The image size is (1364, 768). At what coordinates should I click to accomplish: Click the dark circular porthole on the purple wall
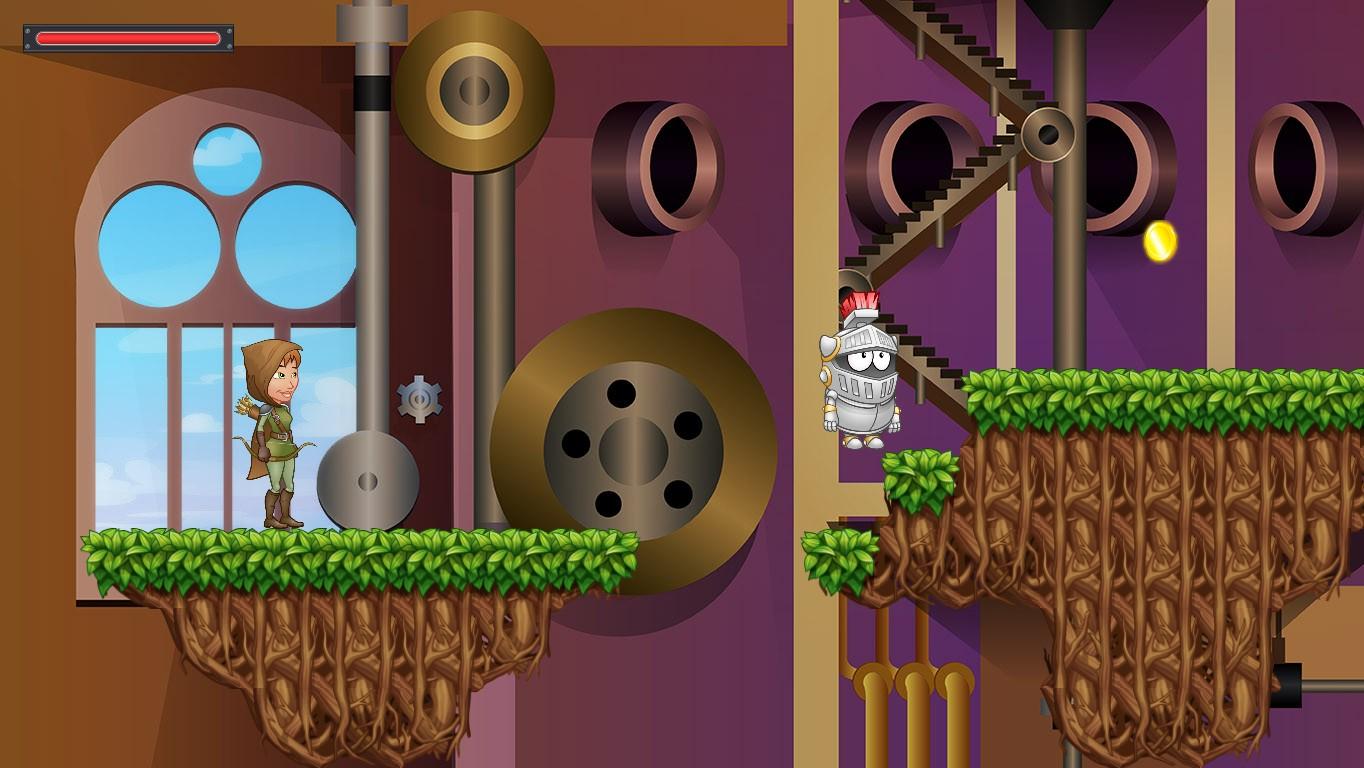click(672, 168)
